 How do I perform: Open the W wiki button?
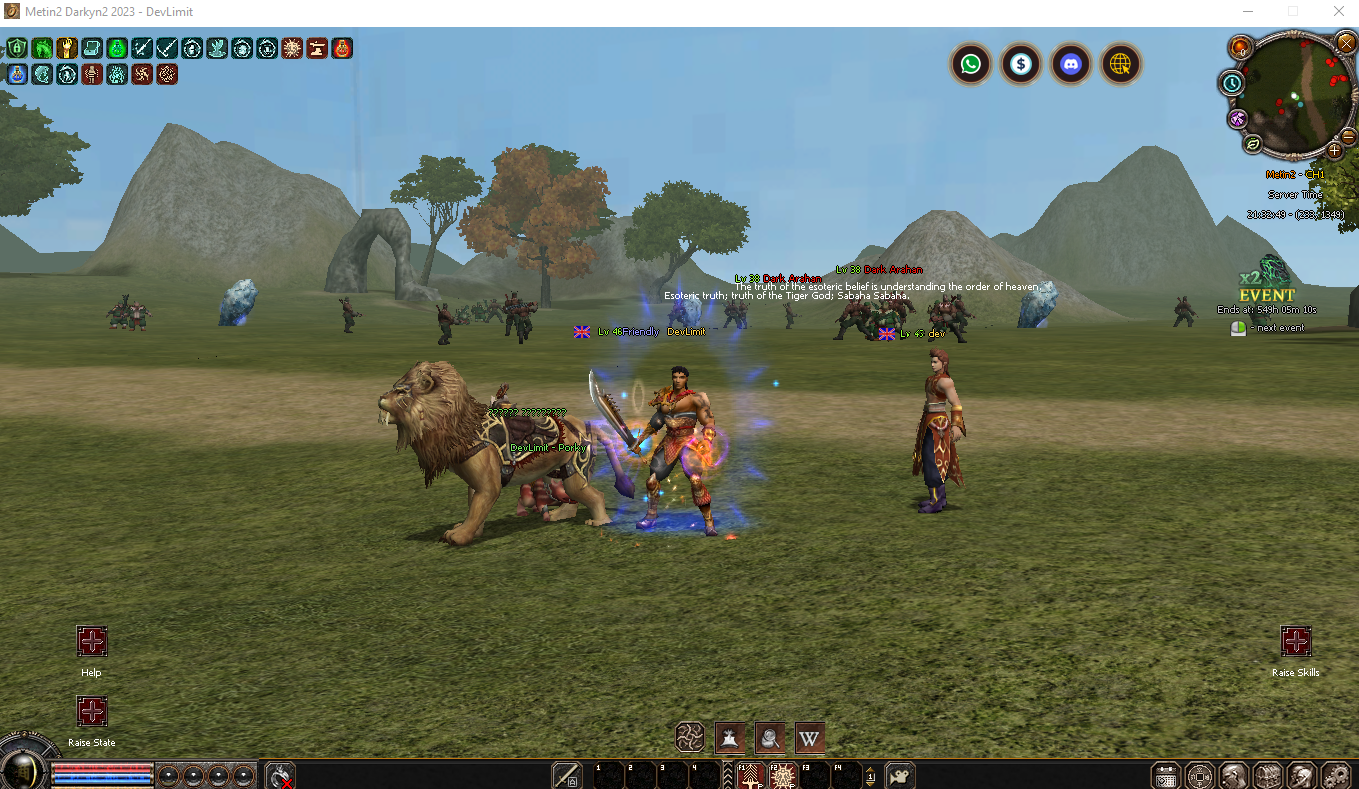tap(809, 739)
